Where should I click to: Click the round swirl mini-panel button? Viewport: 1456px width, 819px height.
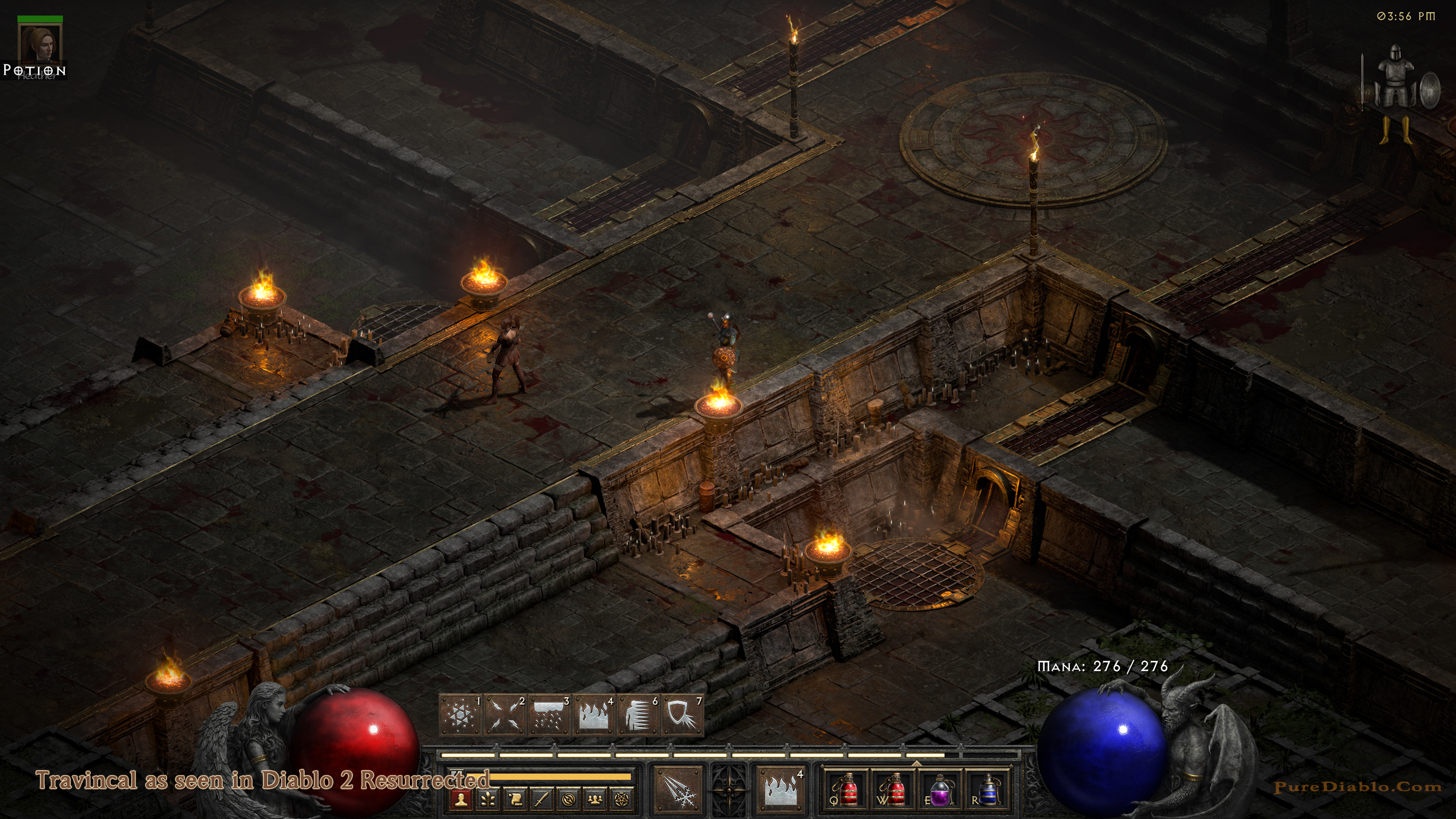pyautogui.click(x=568, y=799)
